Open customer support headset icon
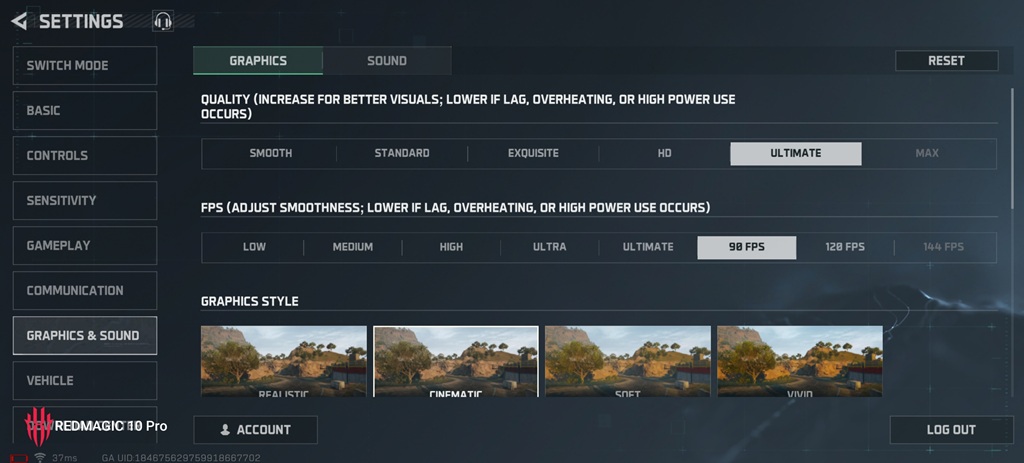 coord(163,21)
